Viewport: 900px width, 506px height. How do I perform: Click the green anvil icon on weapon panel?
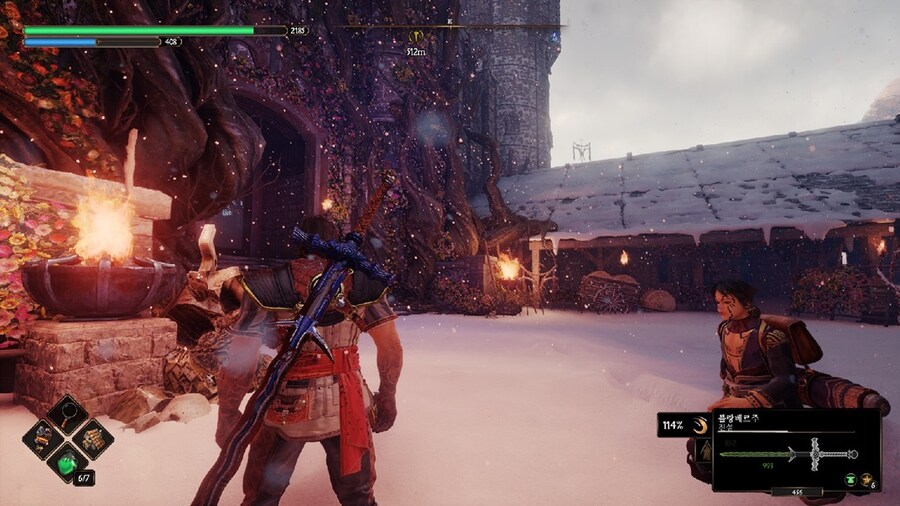click(849, 480)
